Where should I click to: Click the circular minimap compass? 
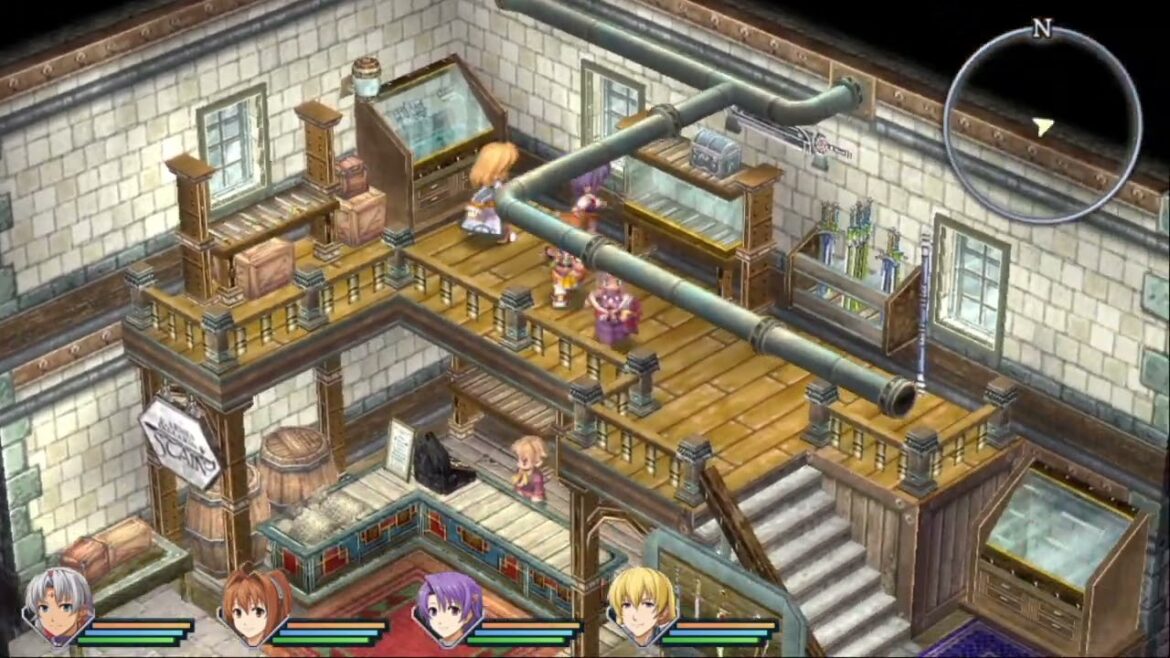[1042, 124]
